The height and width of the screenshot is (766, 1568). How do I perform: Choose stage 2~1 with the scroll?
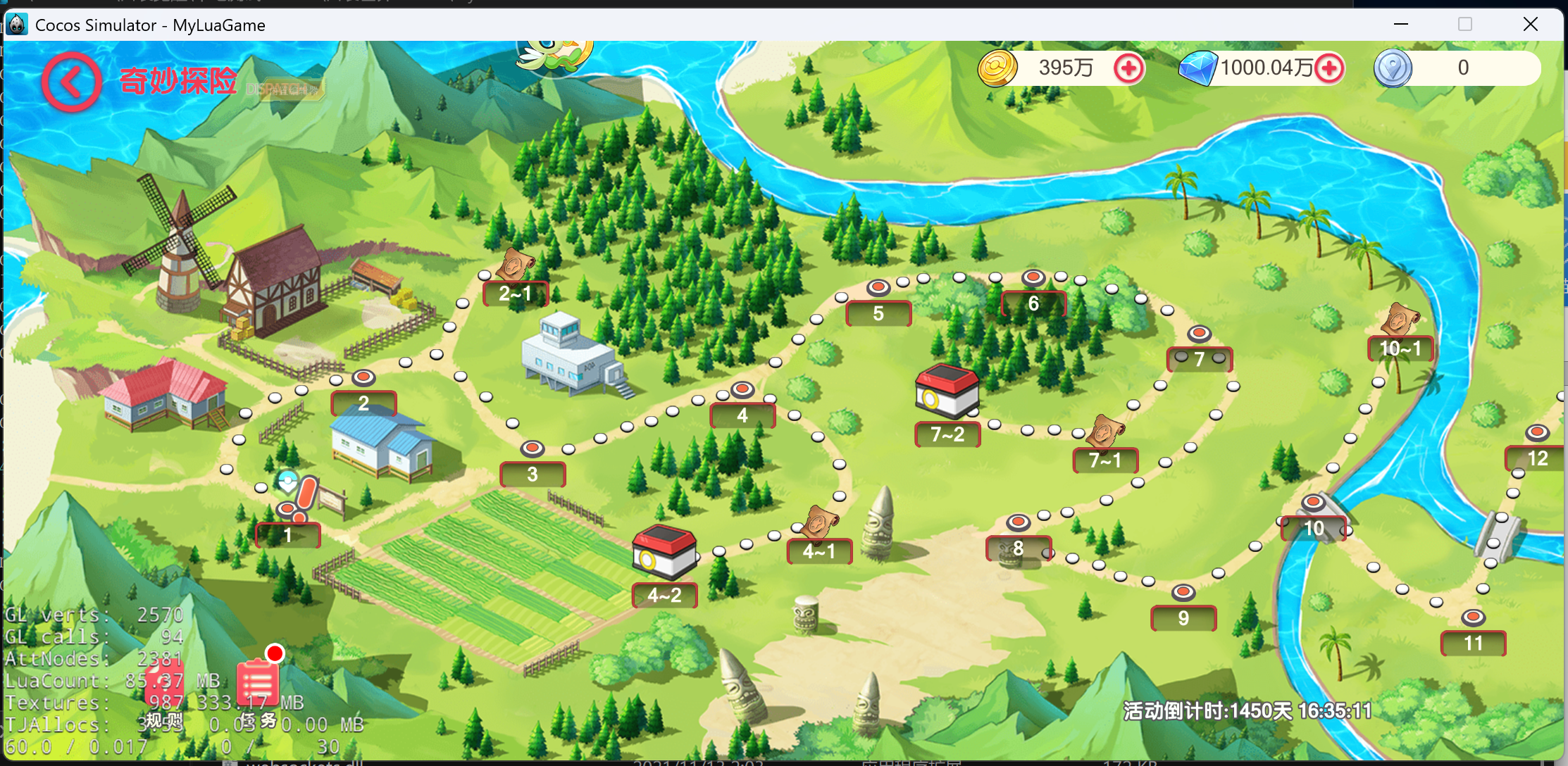516,293
